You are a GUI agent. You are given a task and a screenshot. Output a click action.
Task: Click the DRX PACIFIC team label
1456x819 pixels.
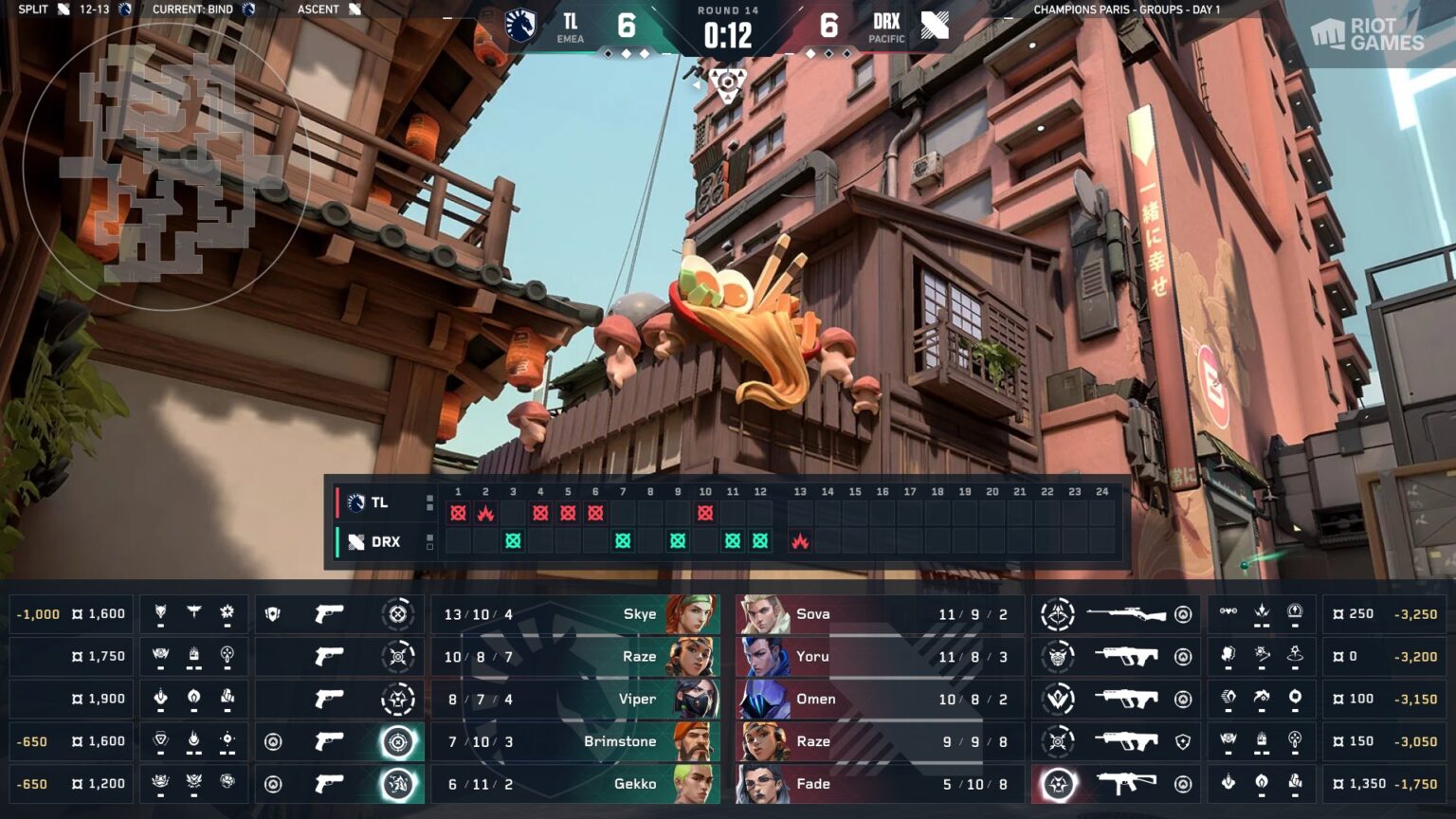click(887, 27)
